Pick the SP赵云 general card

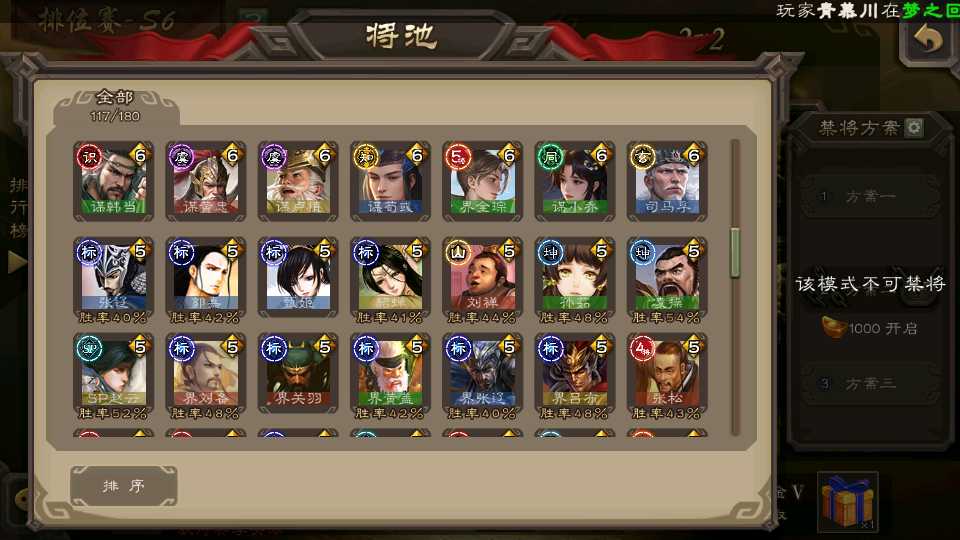coord(112,372)
